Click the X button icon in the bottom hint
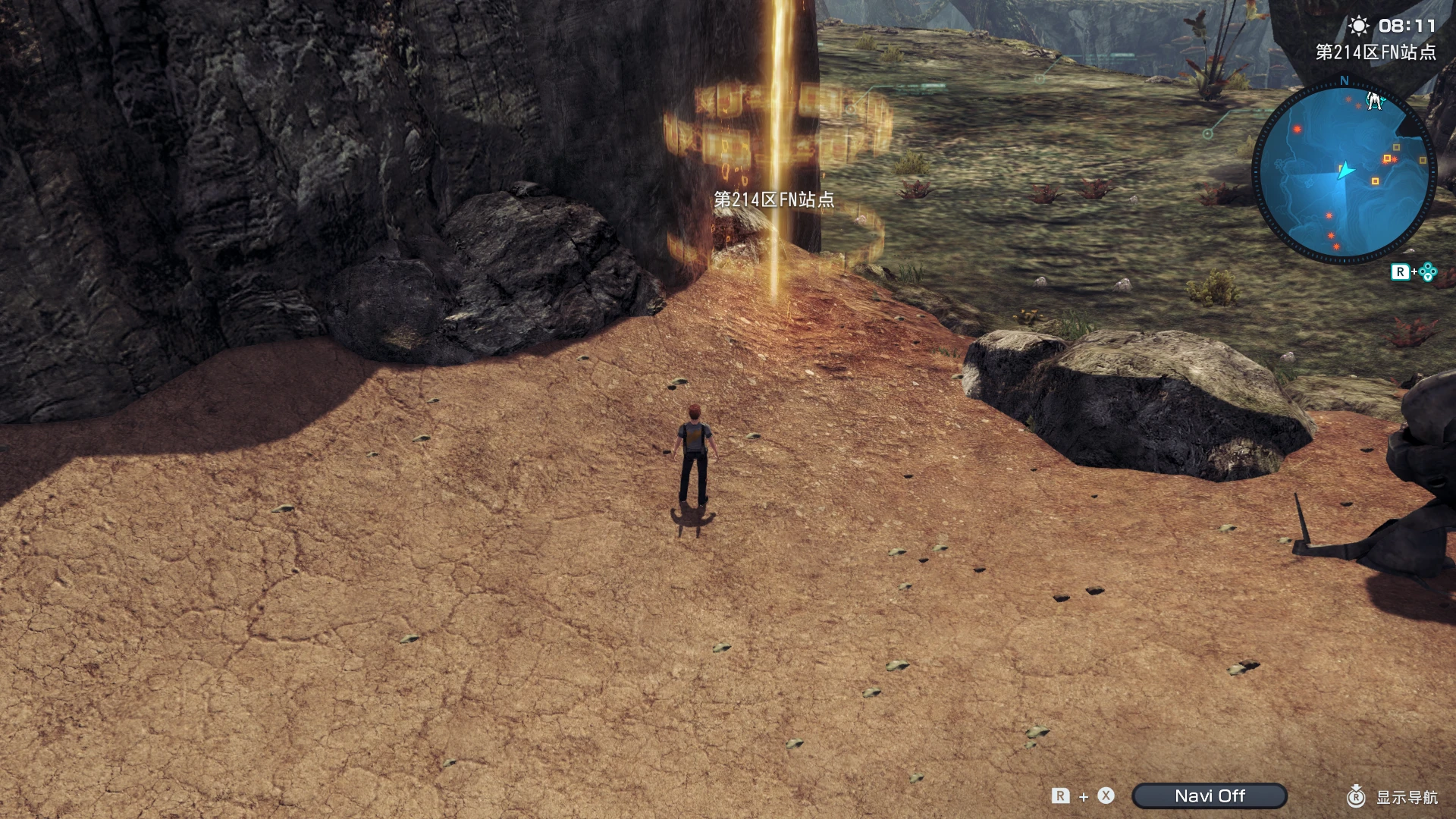This screenshot has height=819, width=1456. tap(1106, 795)
